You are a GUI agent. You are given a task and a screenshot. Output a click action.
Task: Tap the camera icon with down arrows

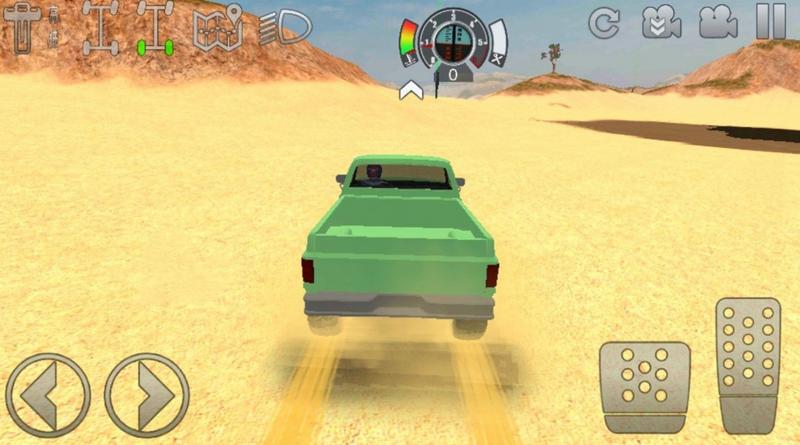tap(659, 22)
